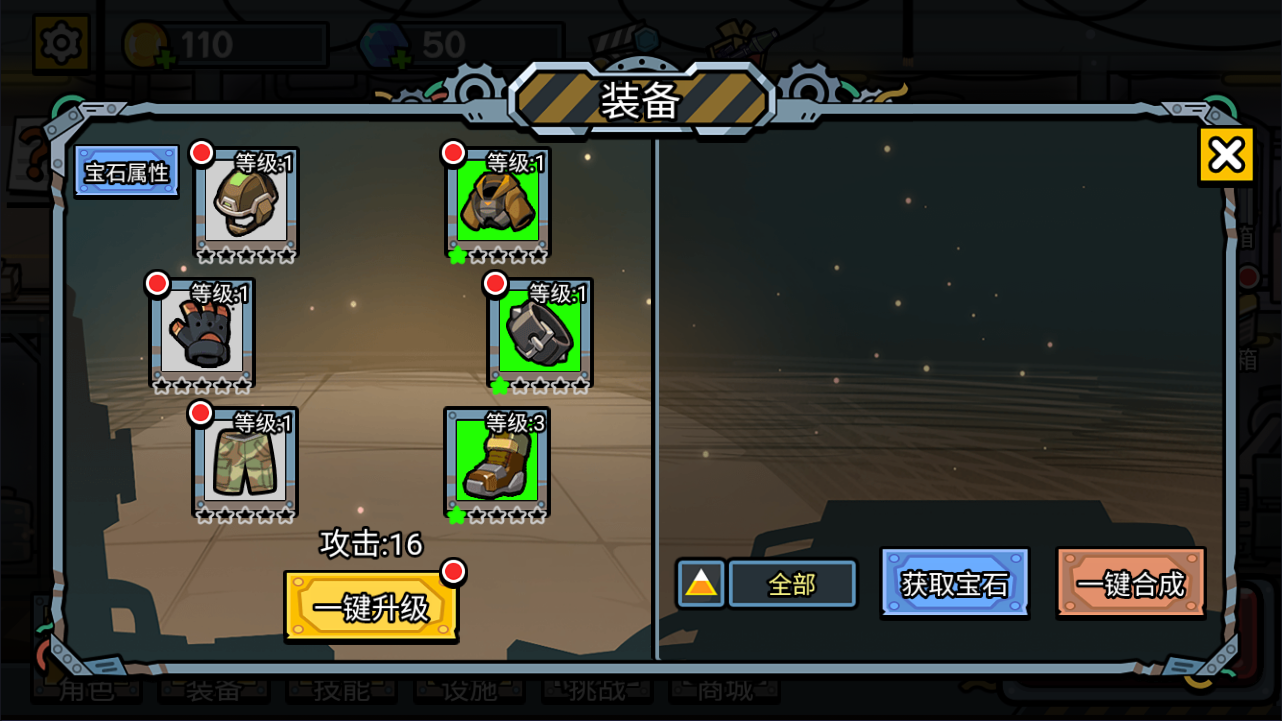
Task: Activate the 一键合成 combine button
Action: (x=1131, y=583)
